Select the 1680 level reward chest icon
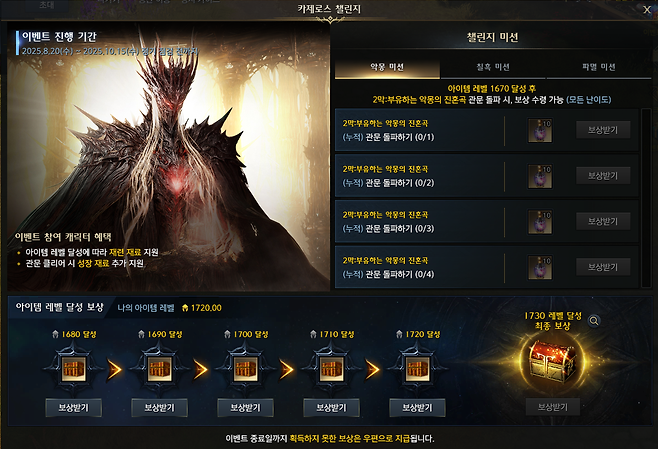This screenshot has width=658, height=449. 74,368
